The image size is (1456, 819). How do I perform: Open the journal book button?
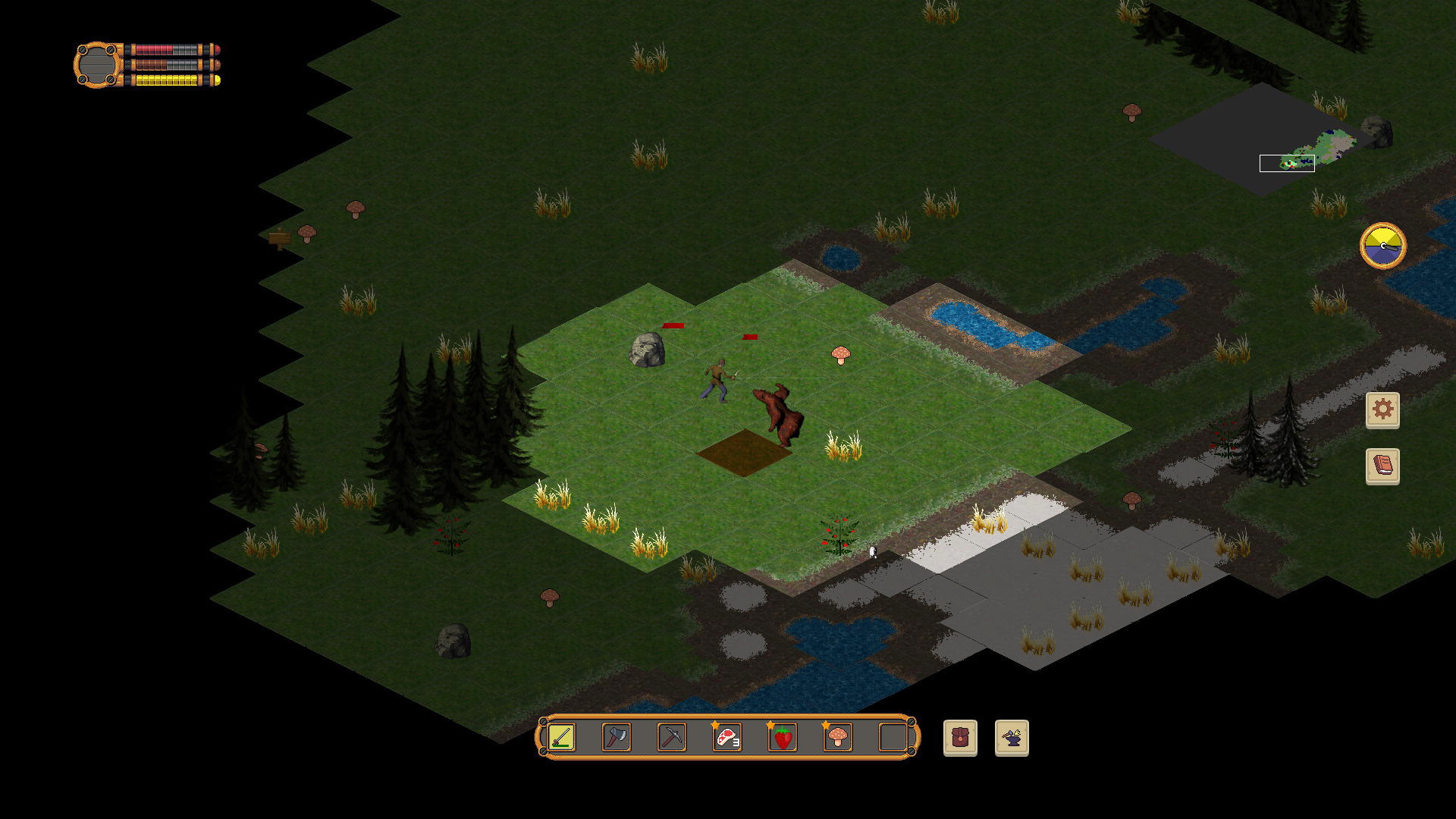pos(1382,466)
